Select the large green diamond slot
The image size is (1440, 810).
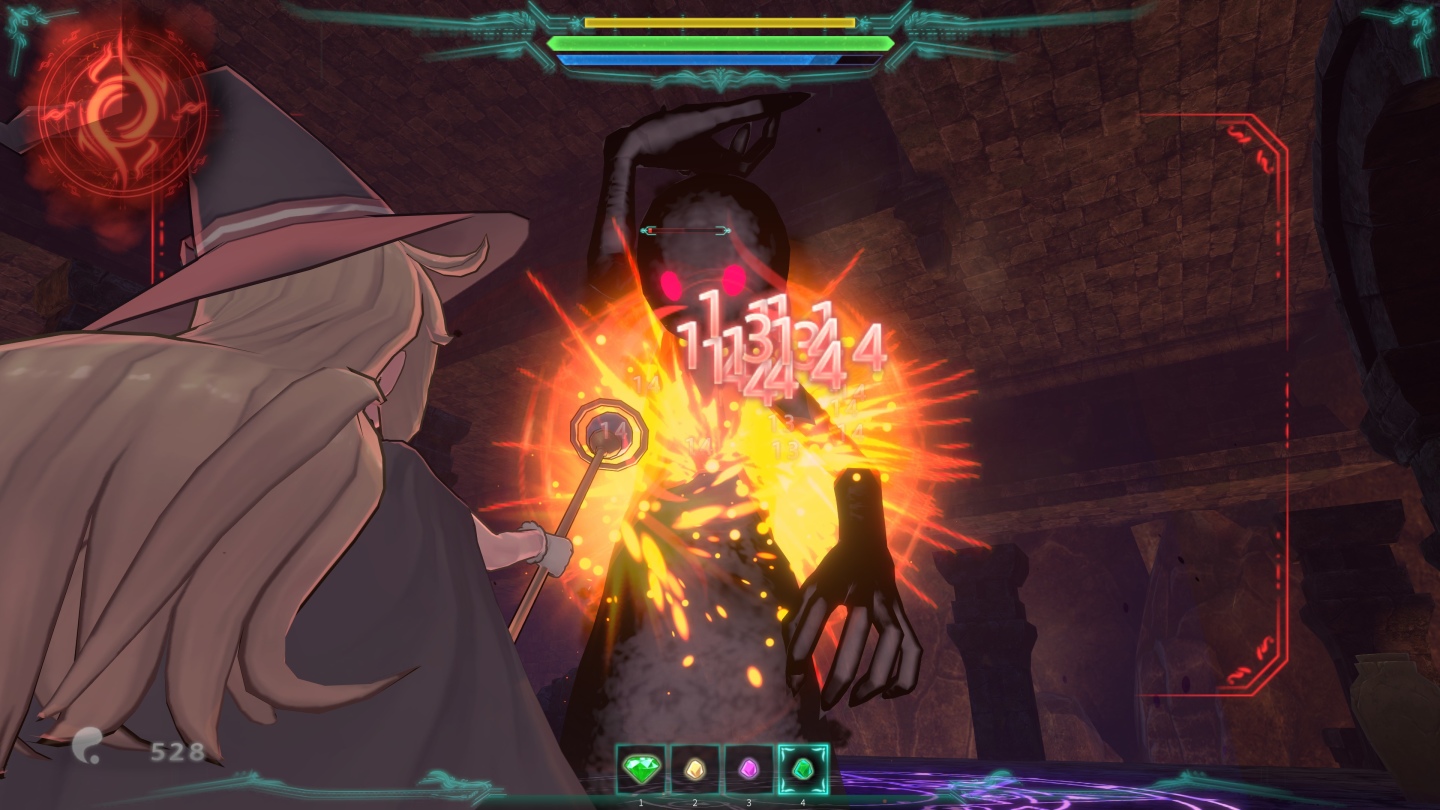coord(640,769)
